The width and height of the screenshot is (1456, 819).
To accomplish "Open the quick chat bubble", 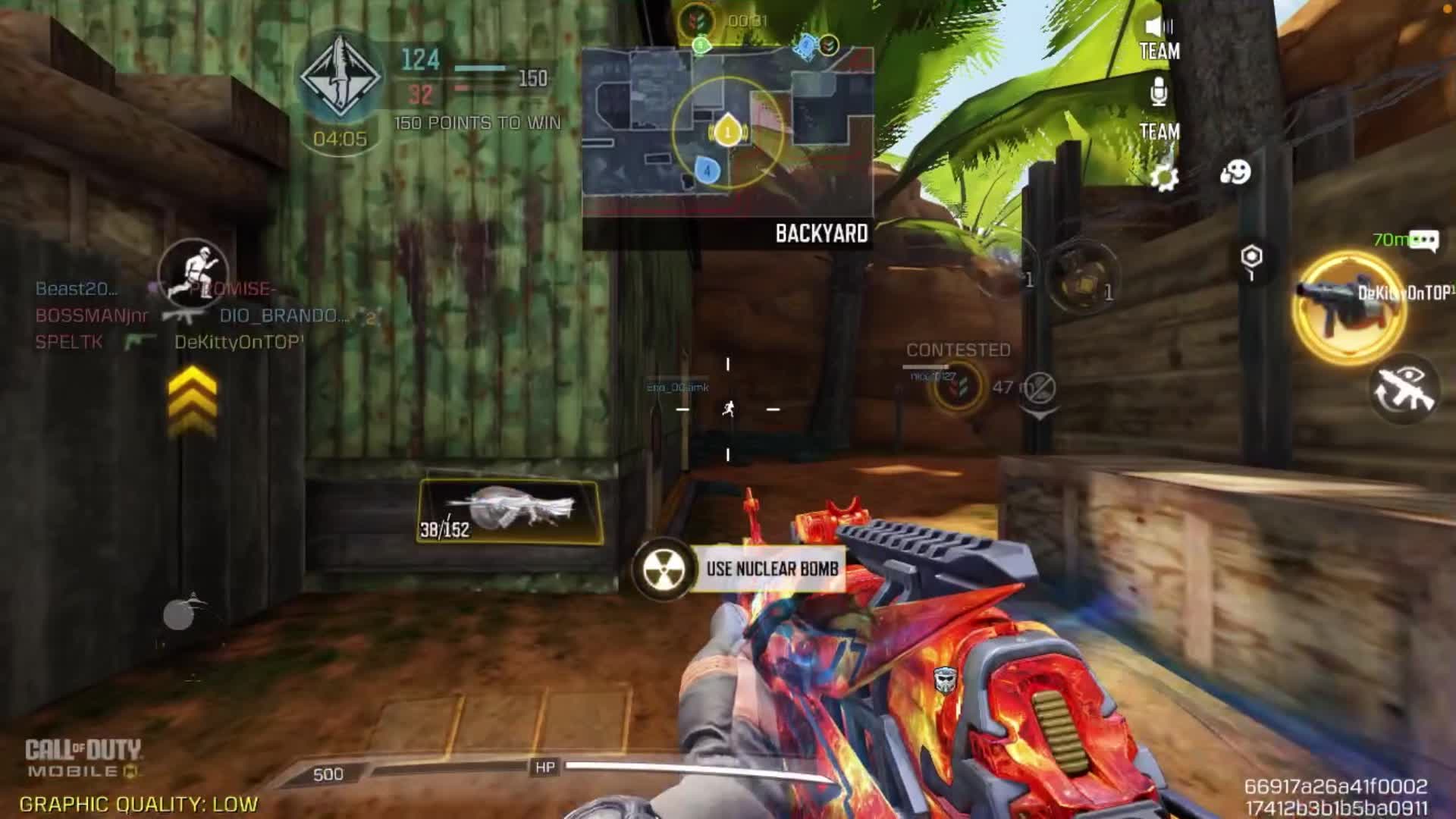I will [1423, 241].
